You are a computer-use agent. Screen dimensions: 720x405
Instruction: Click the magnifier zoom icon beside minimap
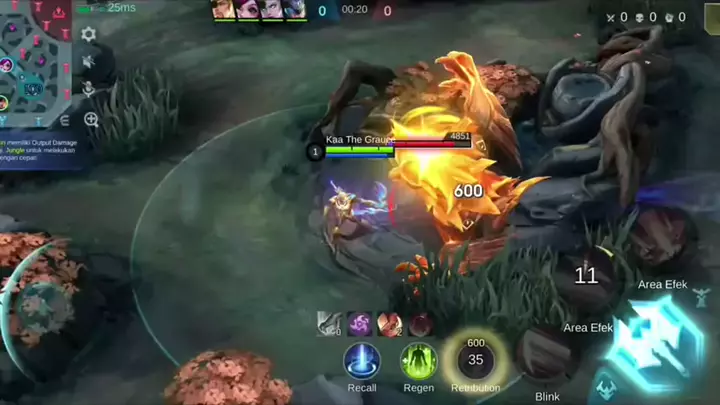point(91,120)
